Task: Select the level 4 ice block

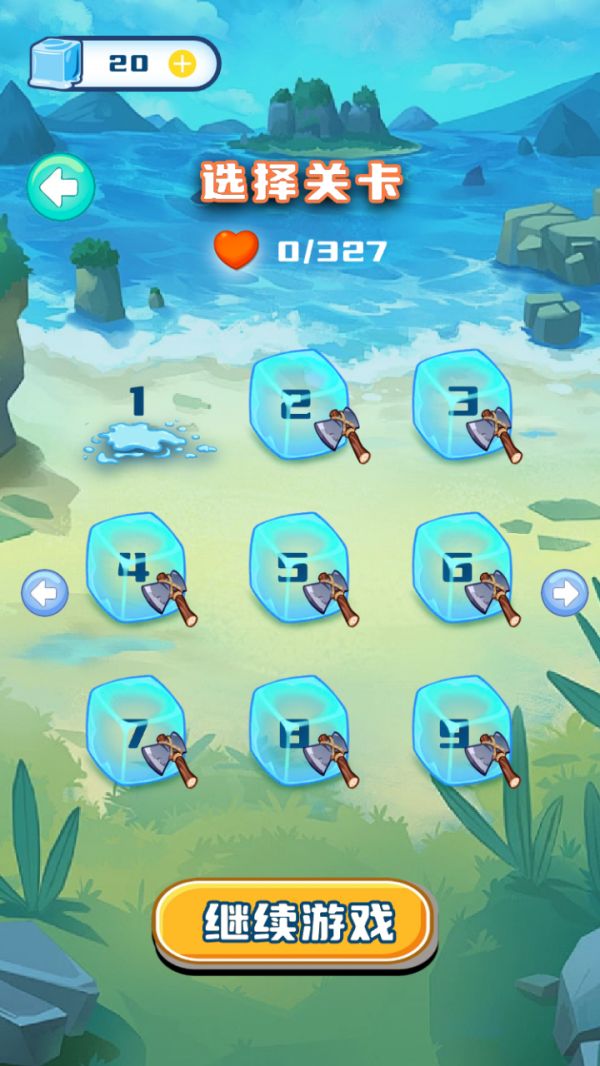Action: [x=136, y=570]
